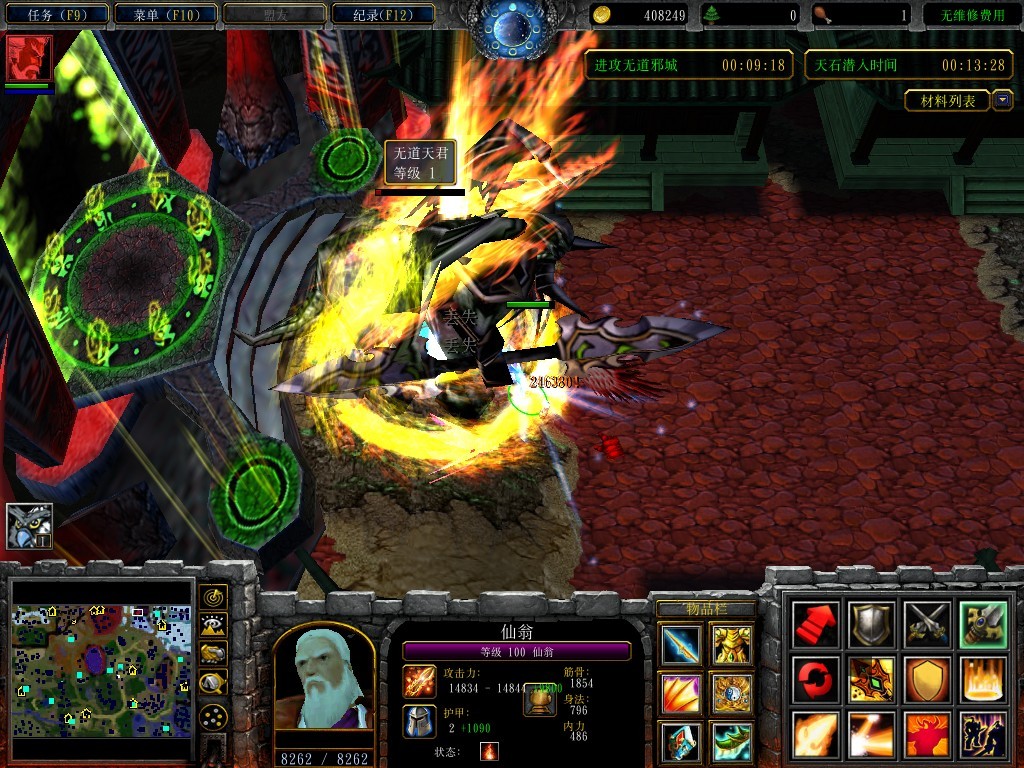
Task: Toggle the minimap creep camp display button
Action: [213, 683]
